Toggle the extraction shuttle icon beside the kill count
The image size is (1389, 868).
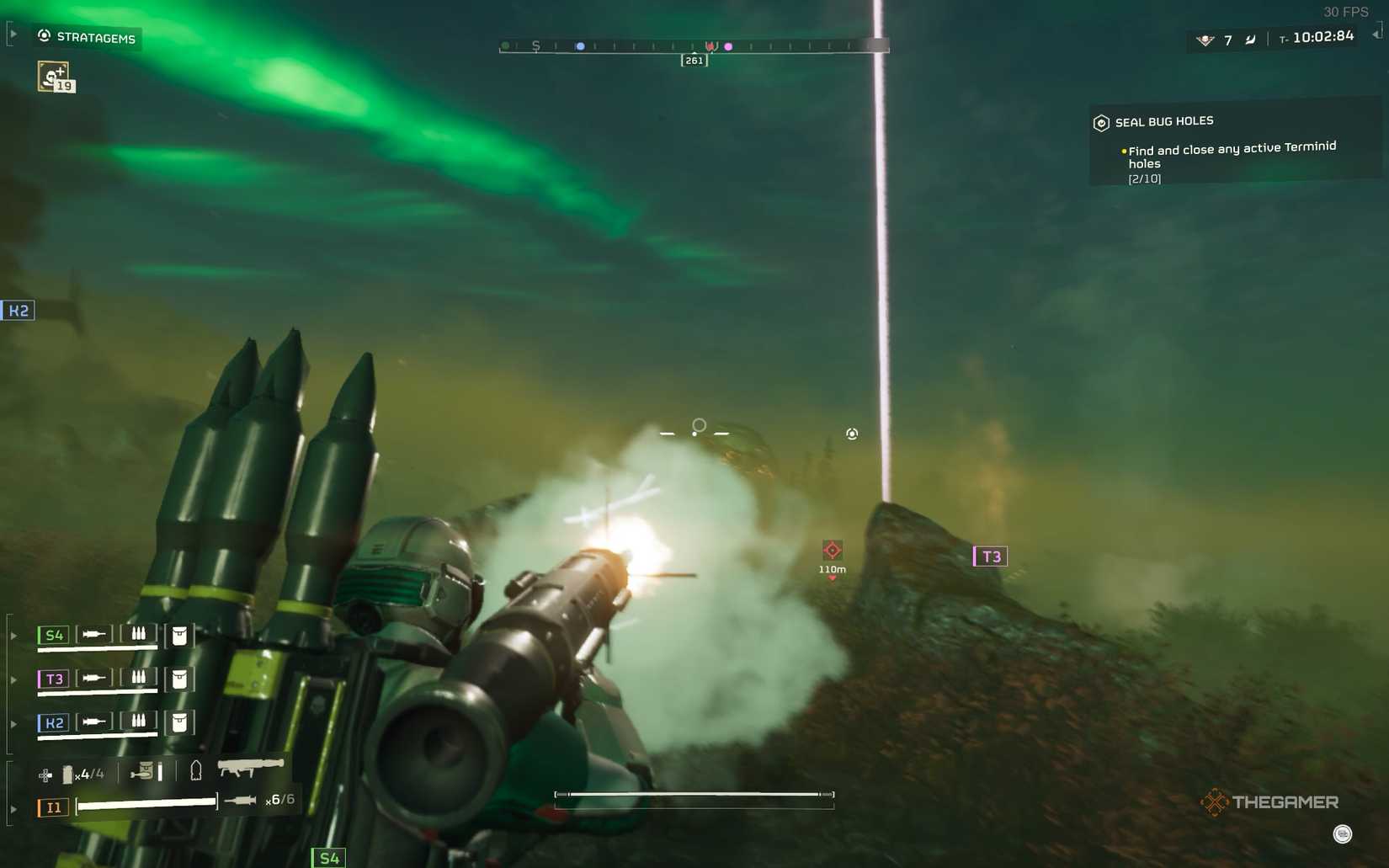[x=1251, y=39]
